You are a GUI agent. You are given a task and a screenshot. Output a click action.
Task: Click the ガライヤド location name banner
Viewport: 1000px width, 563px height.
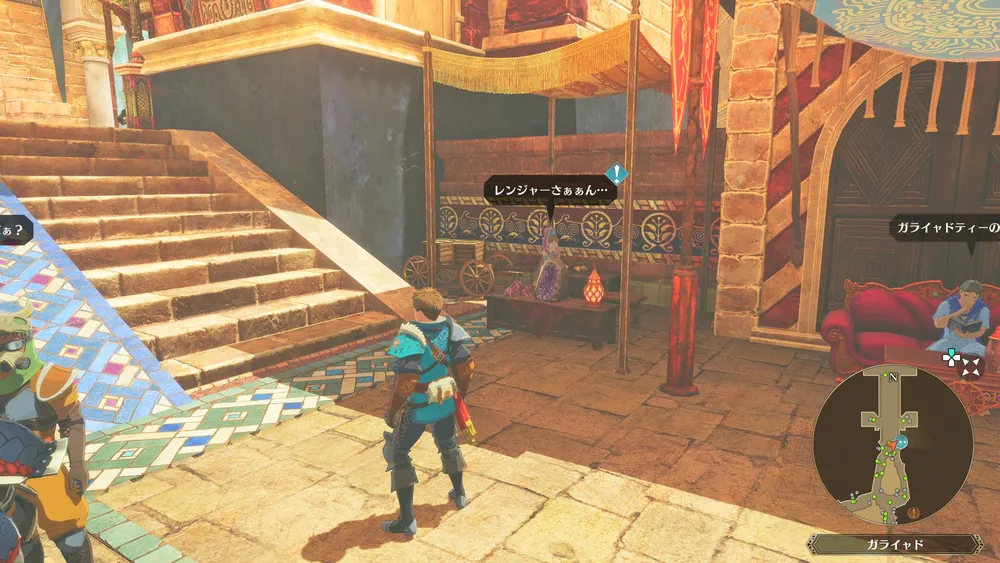coord(894,544)
